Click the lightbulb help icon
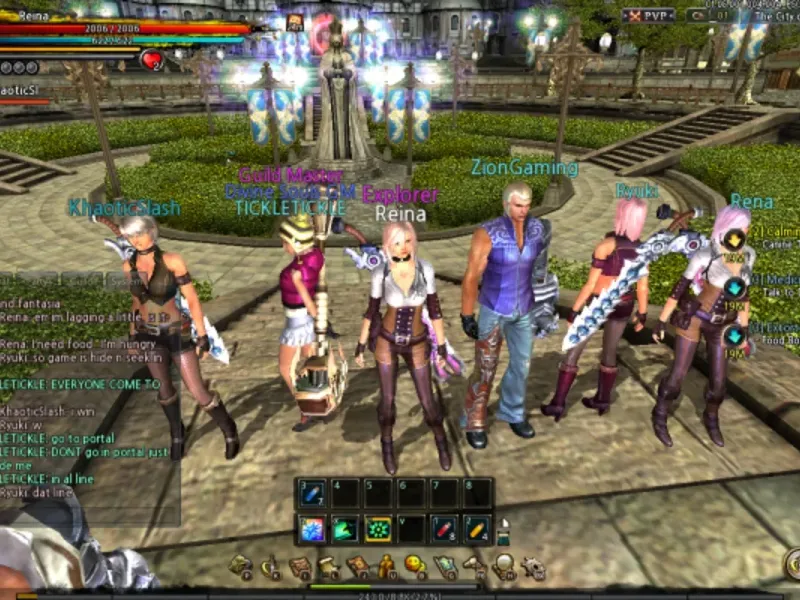 504,567
